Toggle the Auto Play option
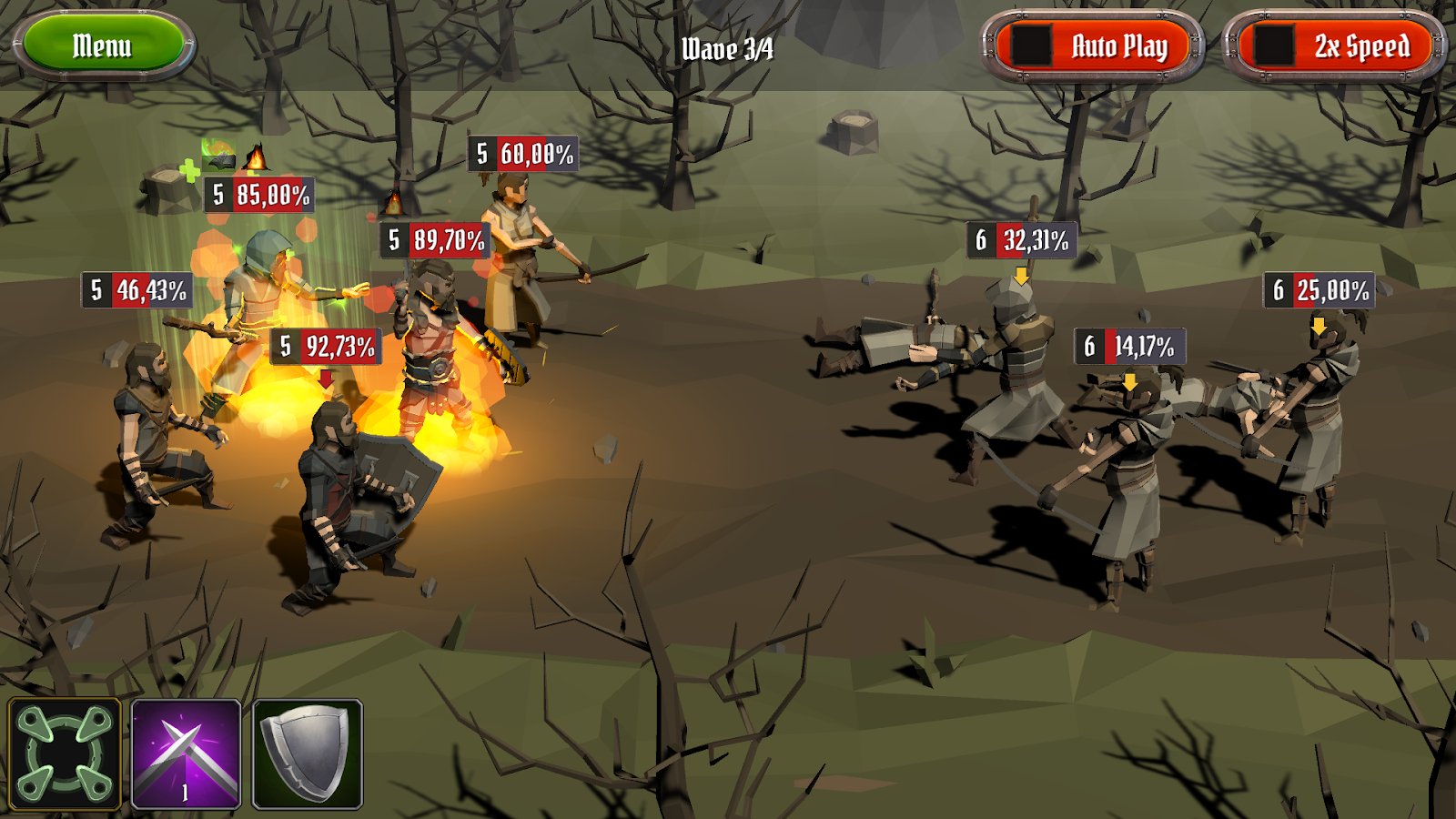Screen dimensions: 1456x819 point(1092,45)
